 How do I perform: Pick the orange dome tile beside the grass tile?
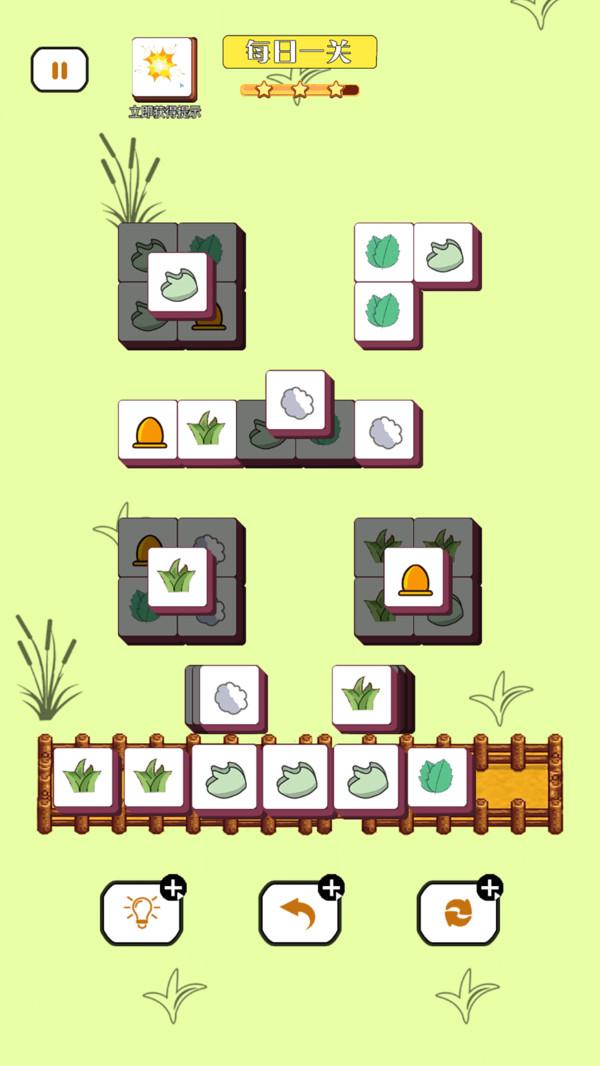[148, 430]
